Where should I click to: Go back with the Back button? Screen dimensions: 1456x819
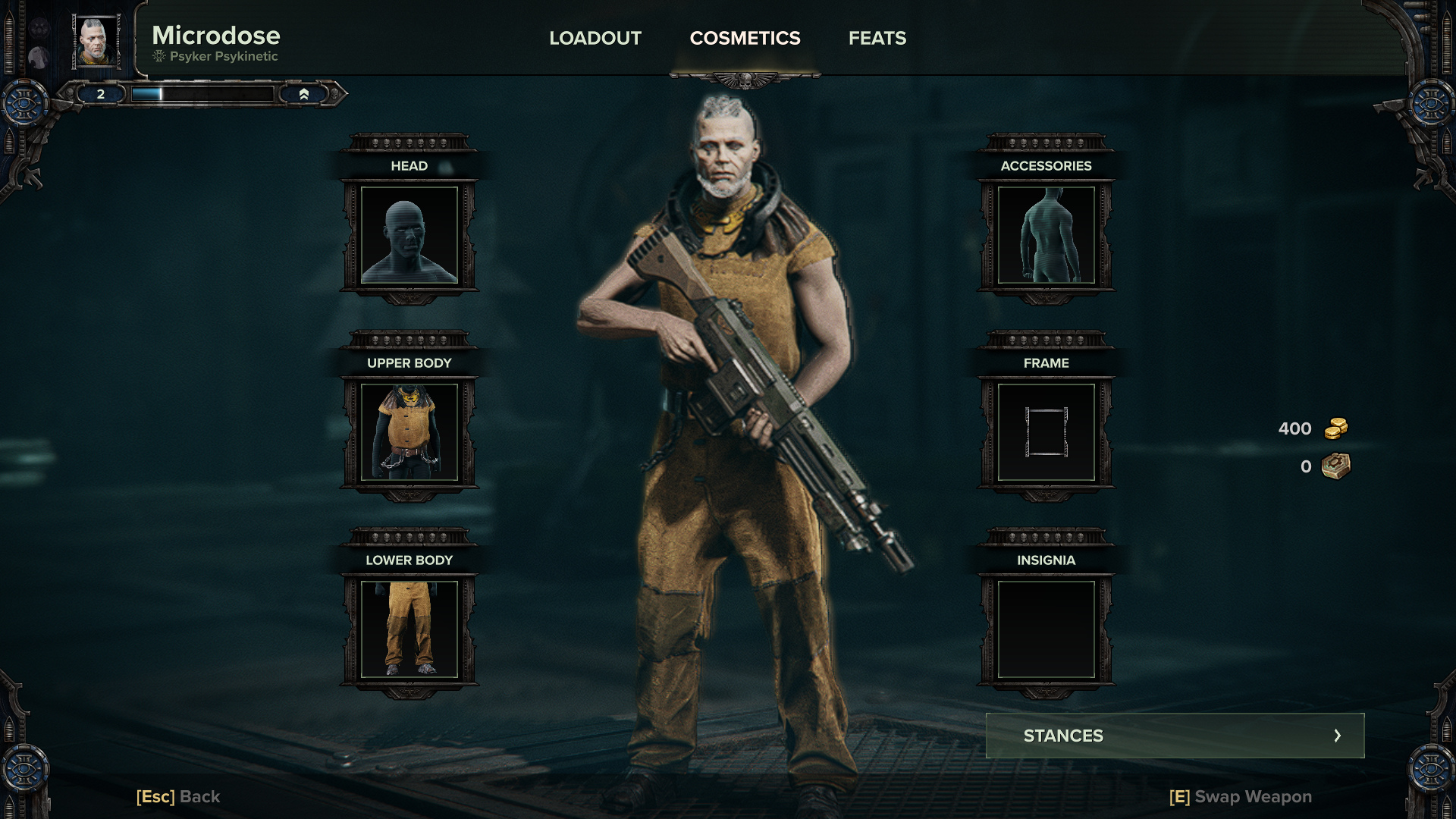coord(178,796)
